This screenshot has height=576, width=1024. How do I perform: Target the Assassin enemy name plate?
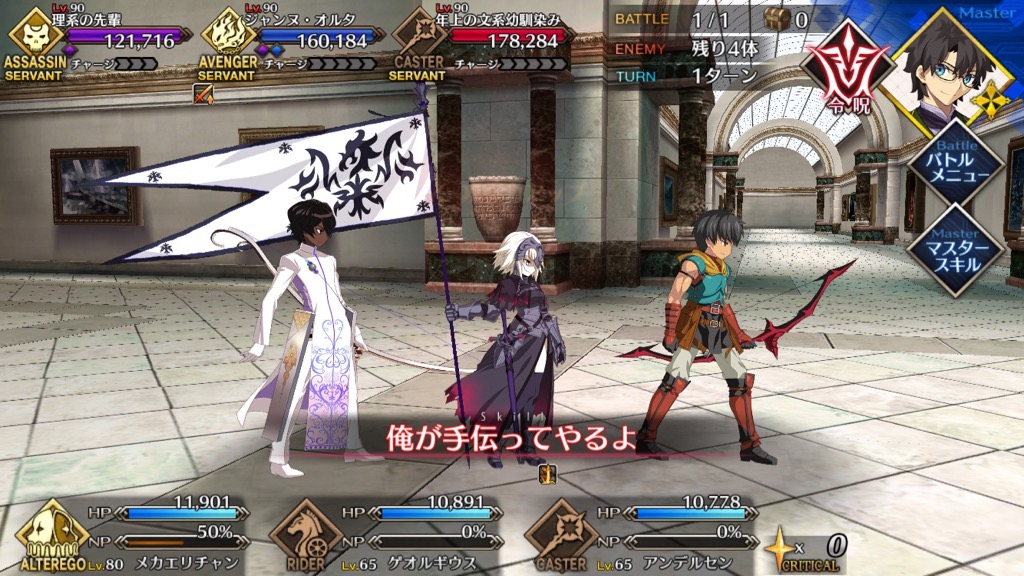[x=95, y=42]
